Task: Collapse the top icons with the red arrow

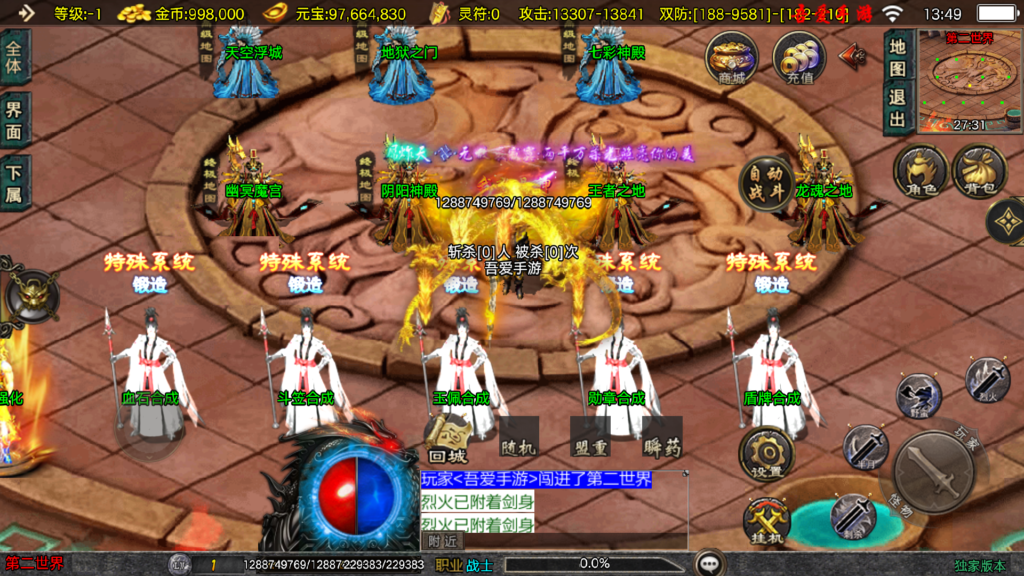Action: pos(851,54)
